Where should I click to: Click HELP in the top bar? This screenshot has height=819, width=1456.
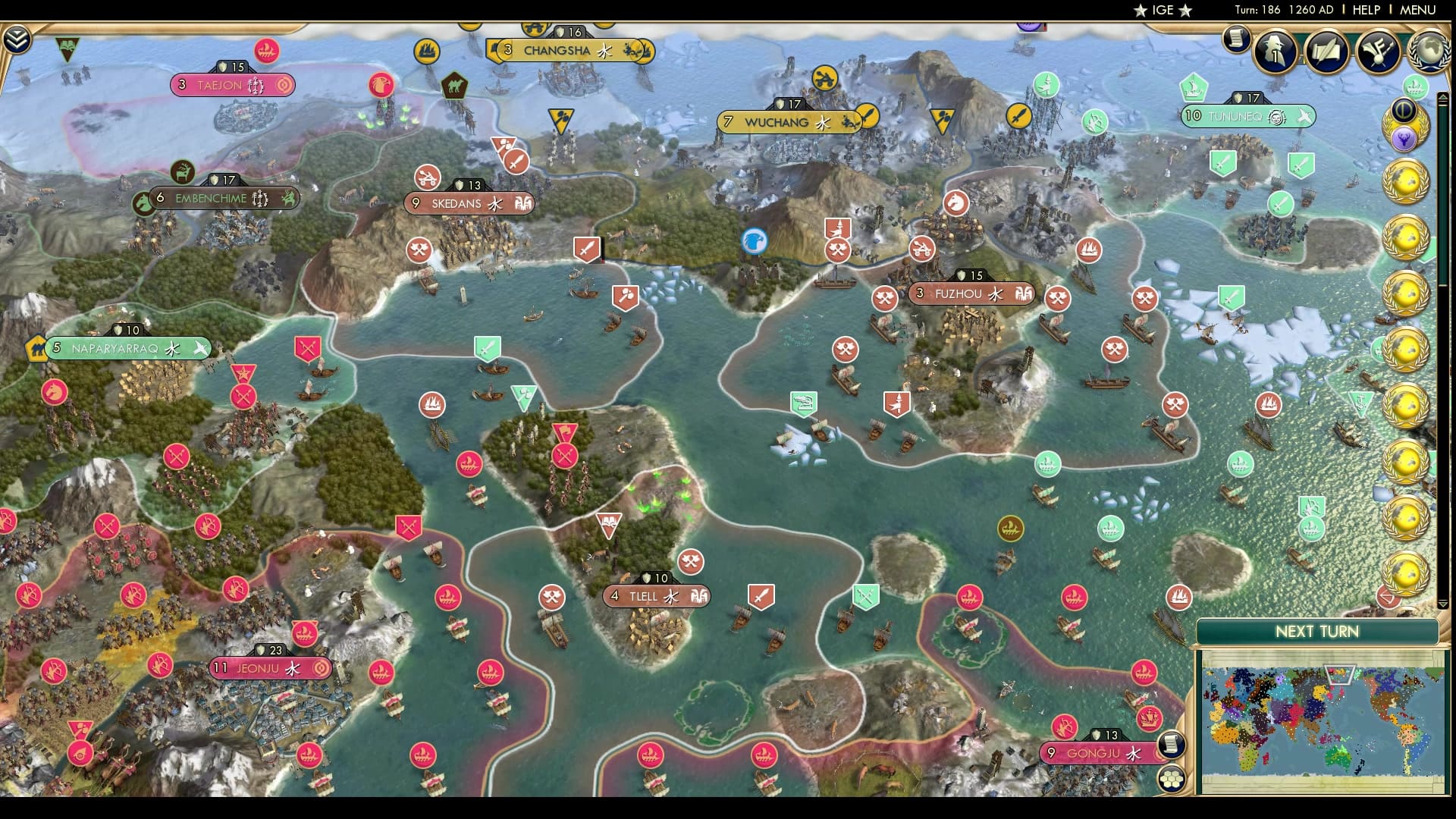(x=1367, y=11)
